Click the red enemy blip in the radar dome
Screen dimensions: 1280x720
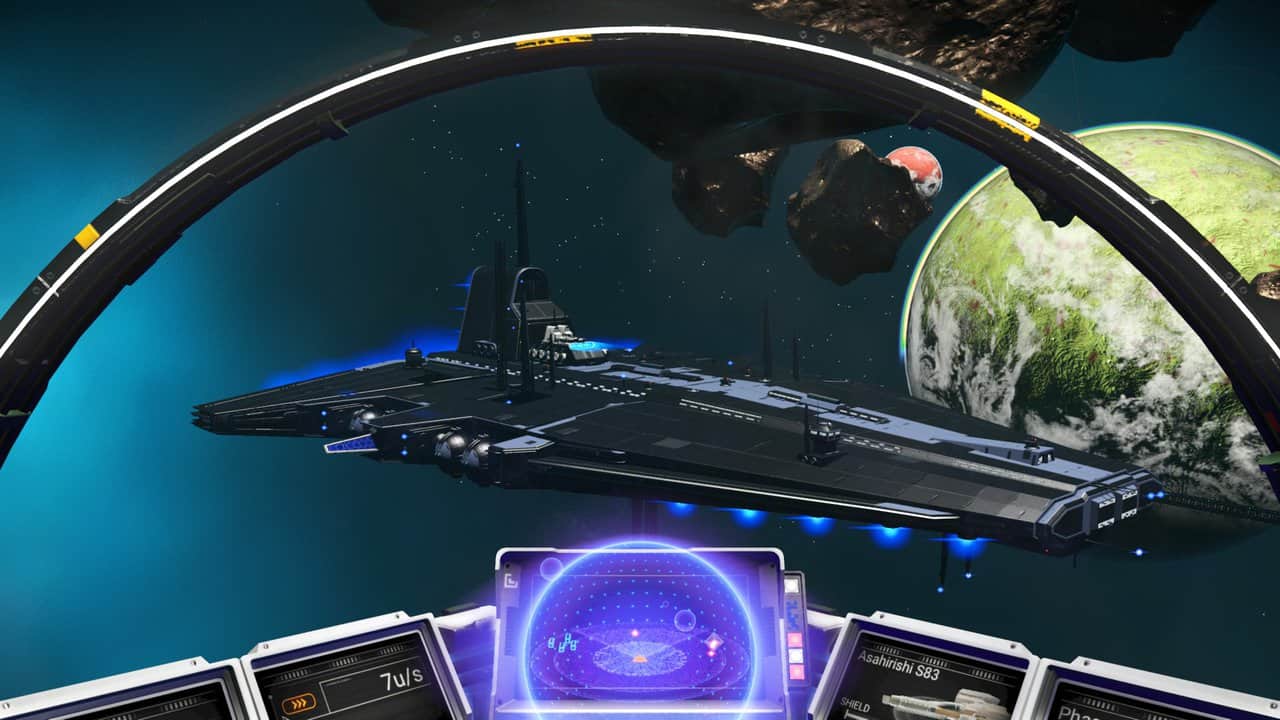(634, 633)
